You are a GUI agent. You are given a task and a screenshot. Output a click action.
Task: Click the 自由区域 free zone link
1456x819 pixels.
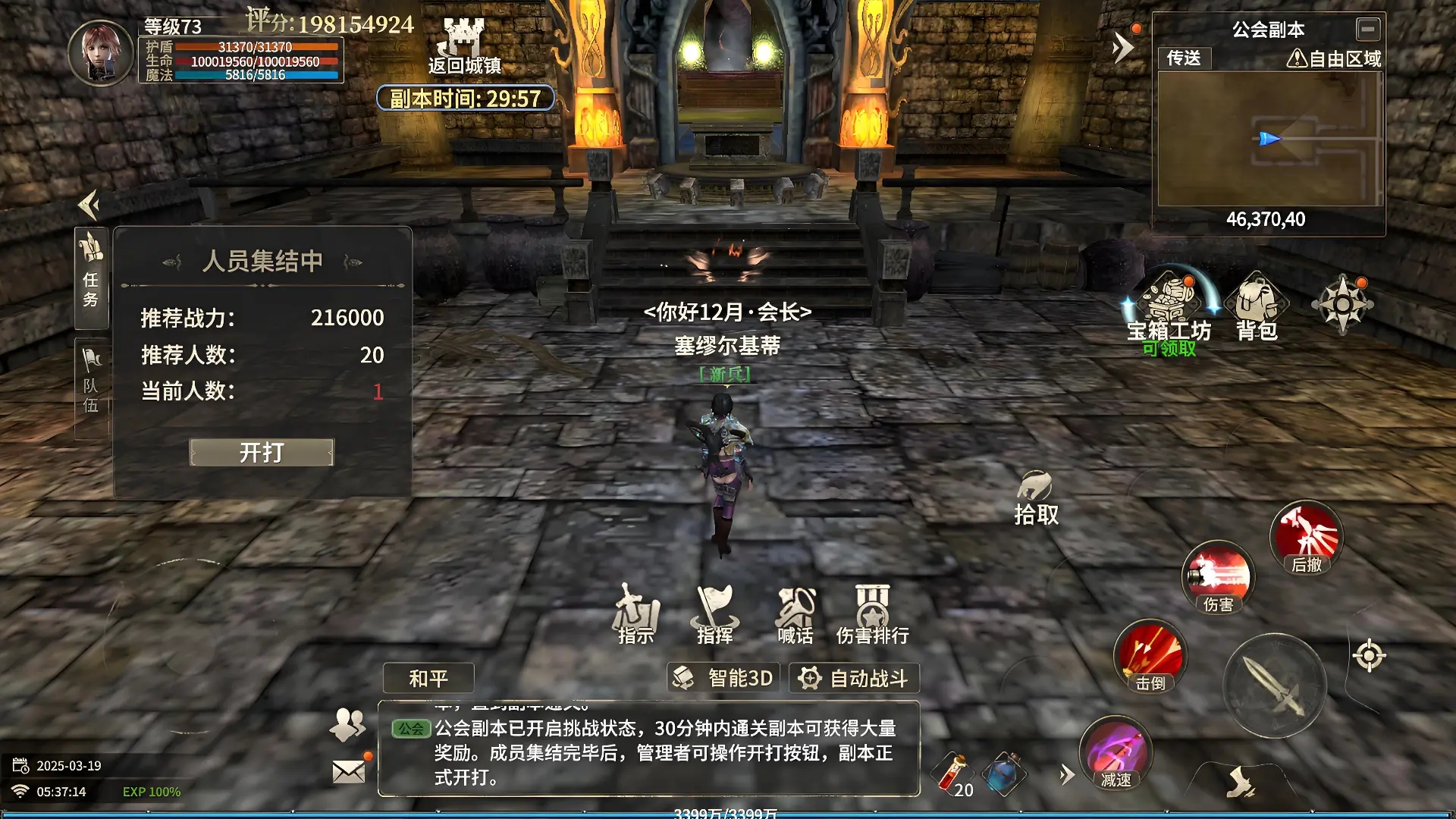pos(1337,57)
